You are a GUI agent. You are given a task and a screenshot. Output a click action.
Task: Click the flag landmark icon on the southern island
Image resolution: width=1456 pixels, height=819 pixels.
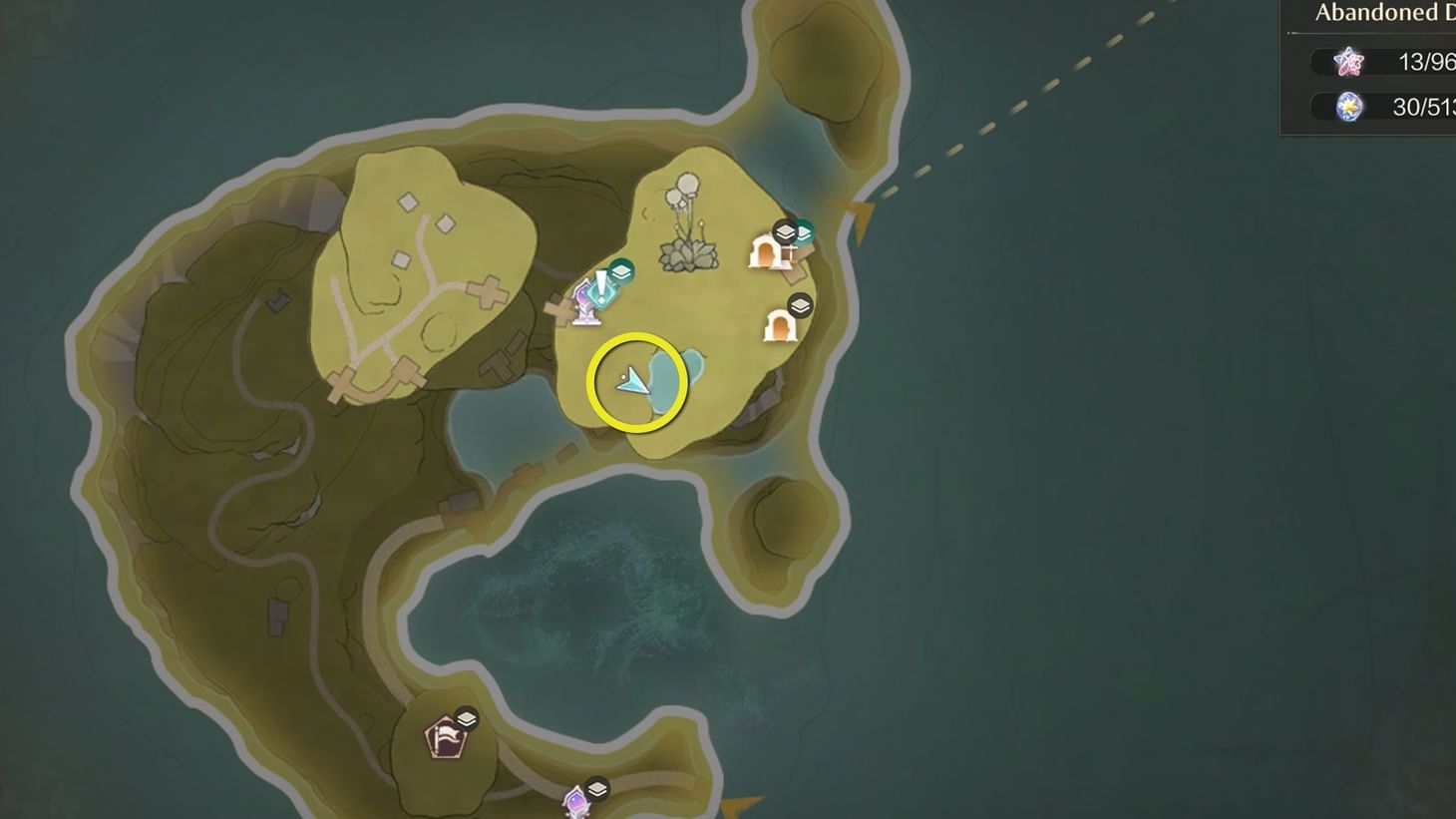(447, 735)
